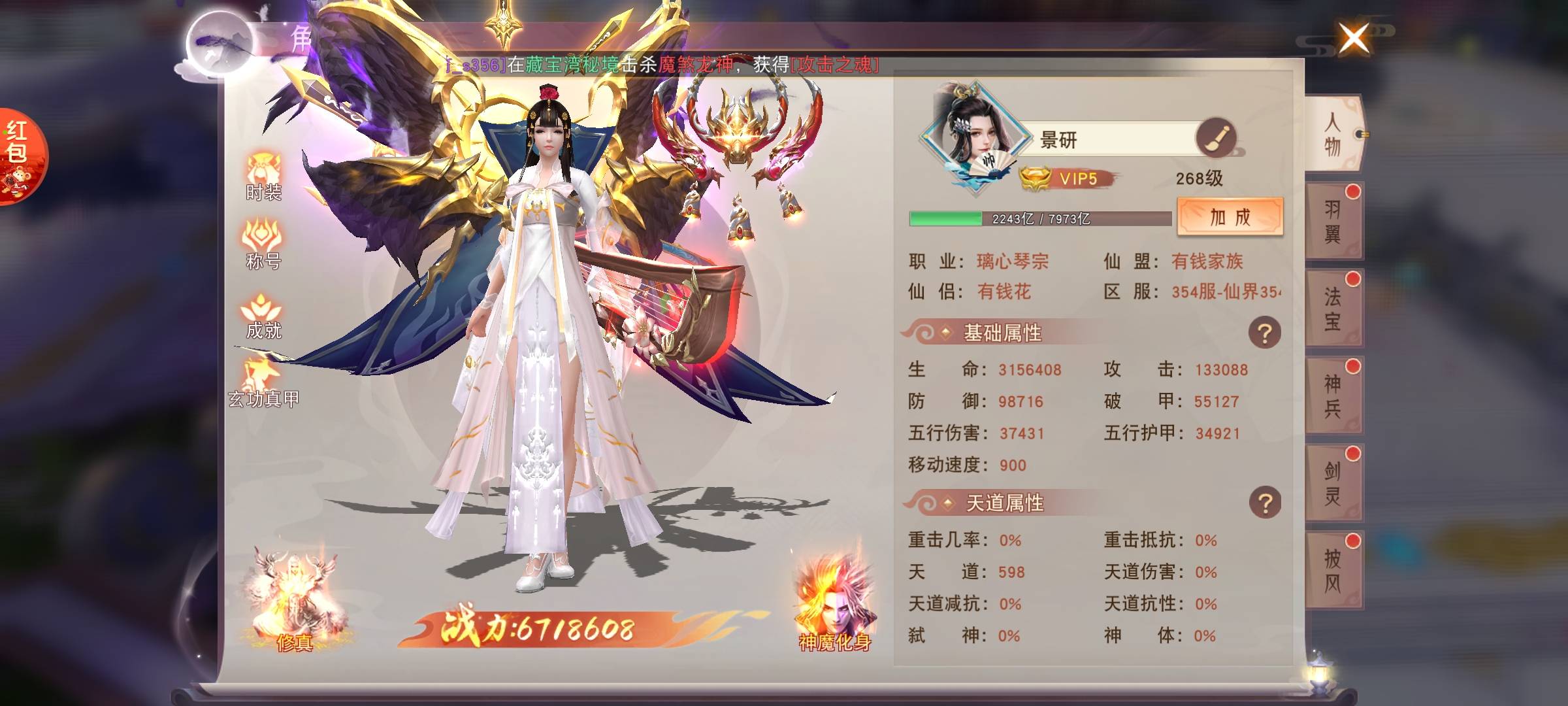Click the VIP5 badge
Screen dimensions: 1568x706
[x=1069, y=178]
